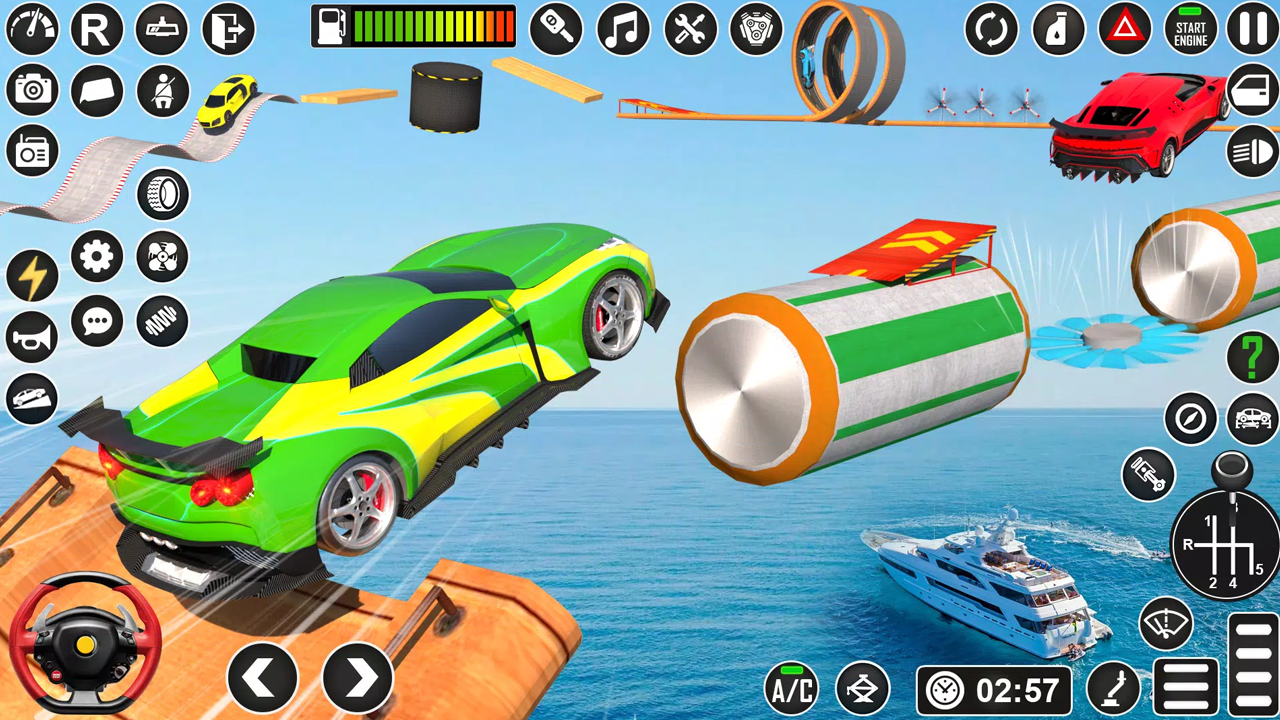Viewport: 1280px width, 720px height.
Task: Check the fuel gauge bar
Action: [413, 28]
